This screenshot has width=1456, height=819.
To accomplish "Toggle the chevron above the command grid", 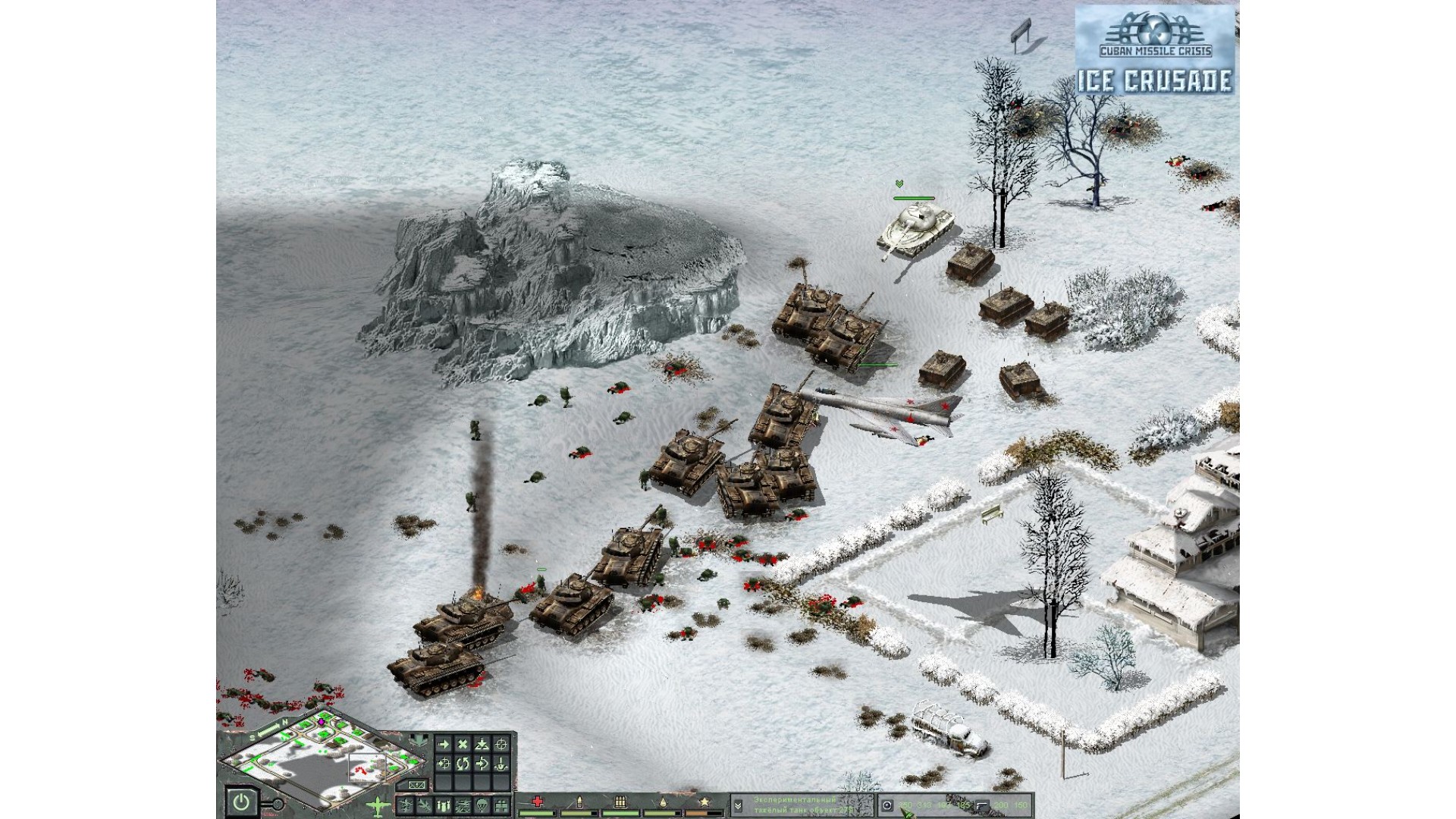I will pos(419,740).
